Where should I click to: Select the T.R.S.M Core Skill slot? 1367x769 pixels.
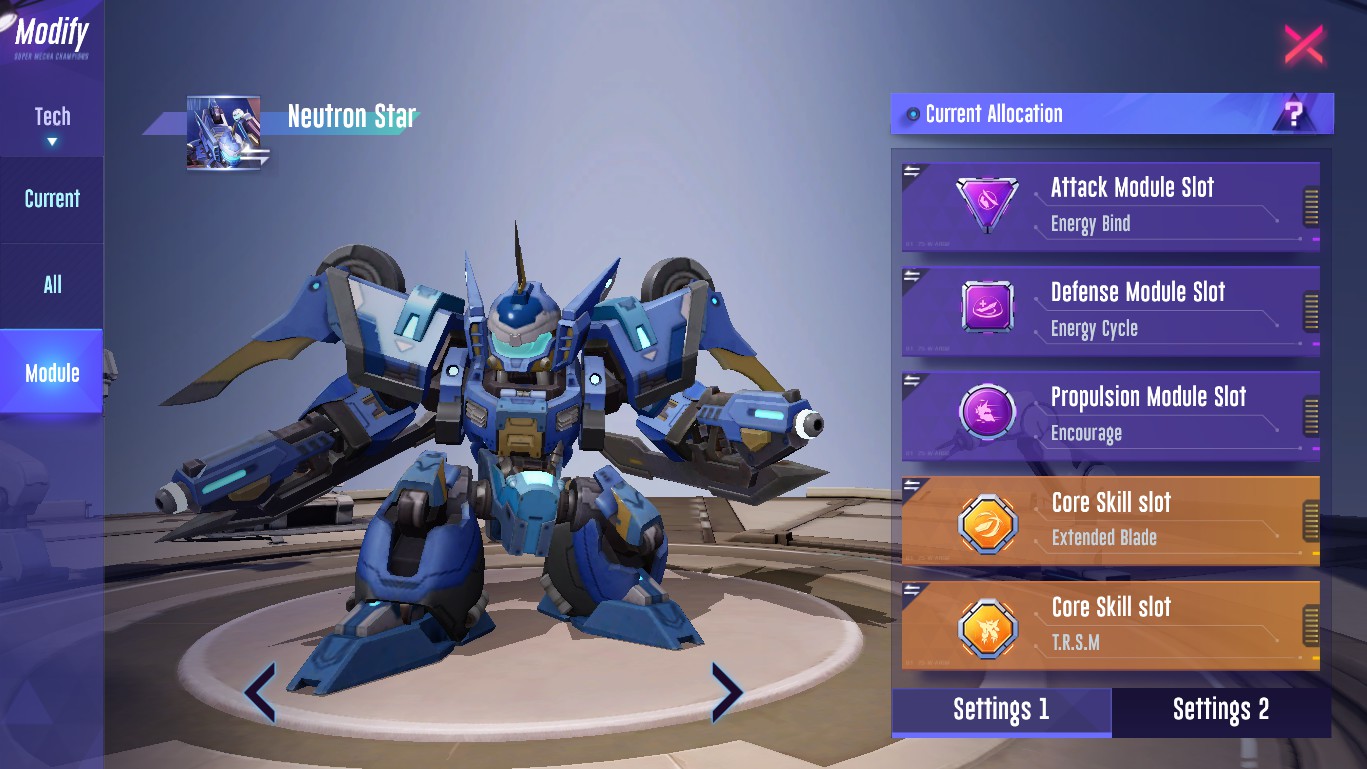[x=1110, y=624]
